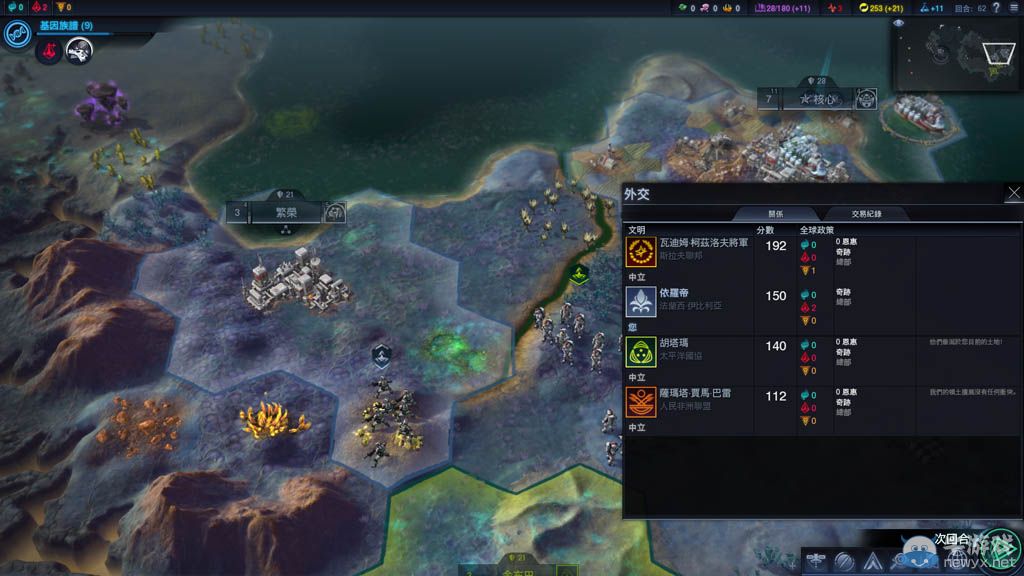Viewport: 1024px width, 576px height.
Task: Open the main menu hamburger button
Action: tap(1013, 8)
